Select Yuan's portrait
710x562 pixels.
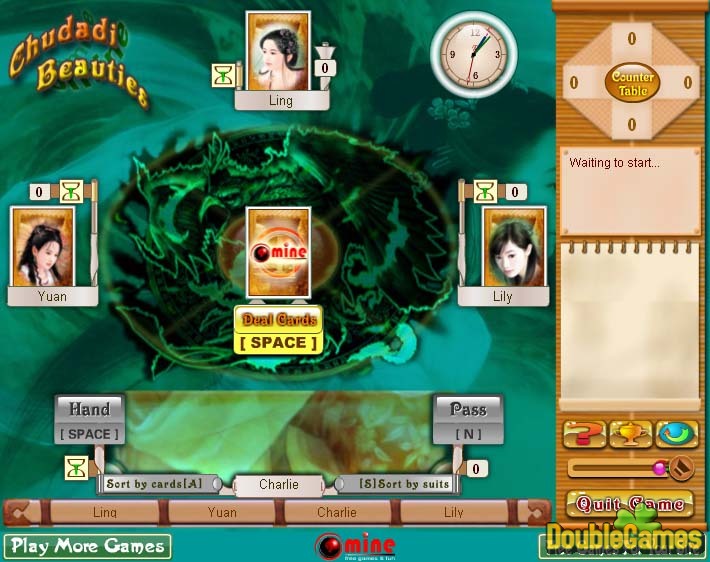coord(42,246)
